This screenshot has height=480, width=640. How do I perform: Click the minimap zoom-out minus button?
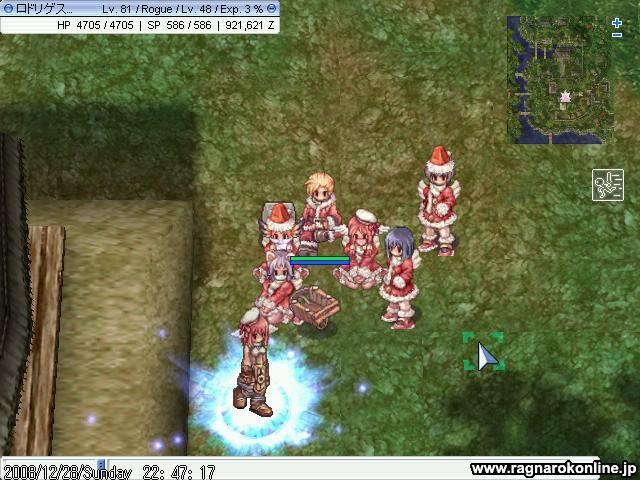click(616, 35)
